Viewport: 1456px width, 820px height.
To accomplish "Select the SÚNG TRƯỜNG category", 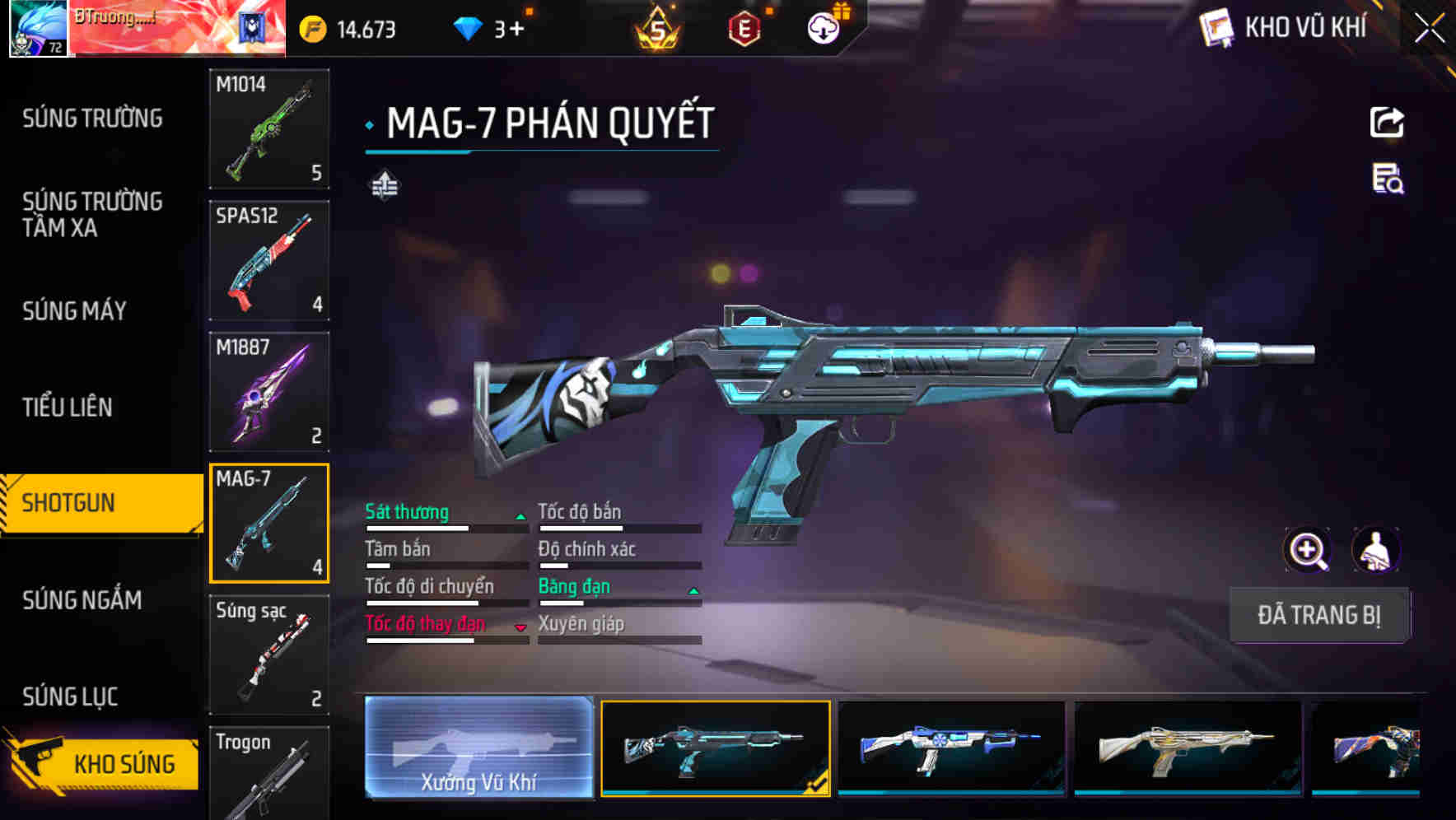I will pos(92,119).
